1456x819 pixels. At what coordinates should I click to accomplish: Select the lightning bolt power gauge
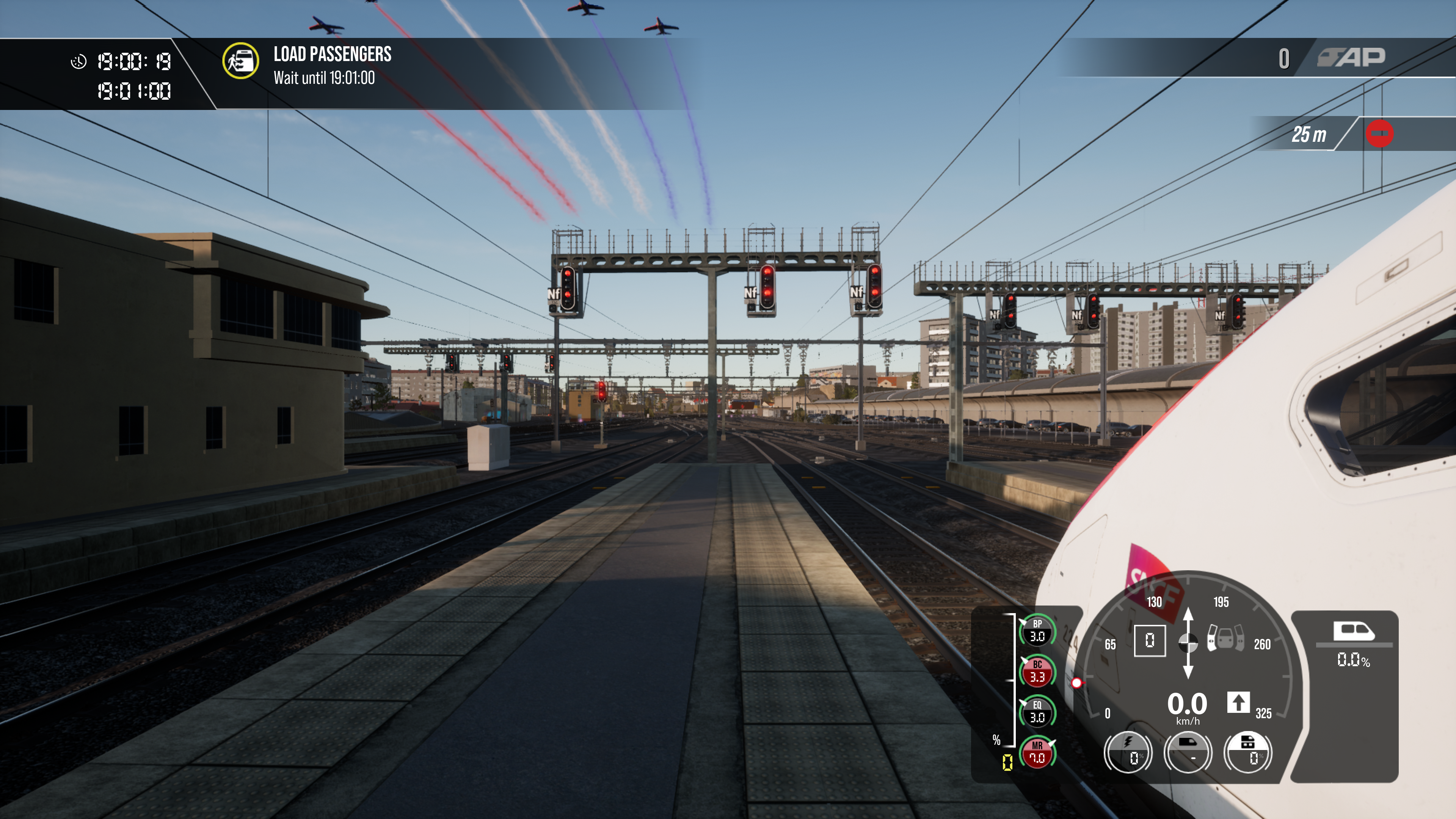[x=1128, y=752]
